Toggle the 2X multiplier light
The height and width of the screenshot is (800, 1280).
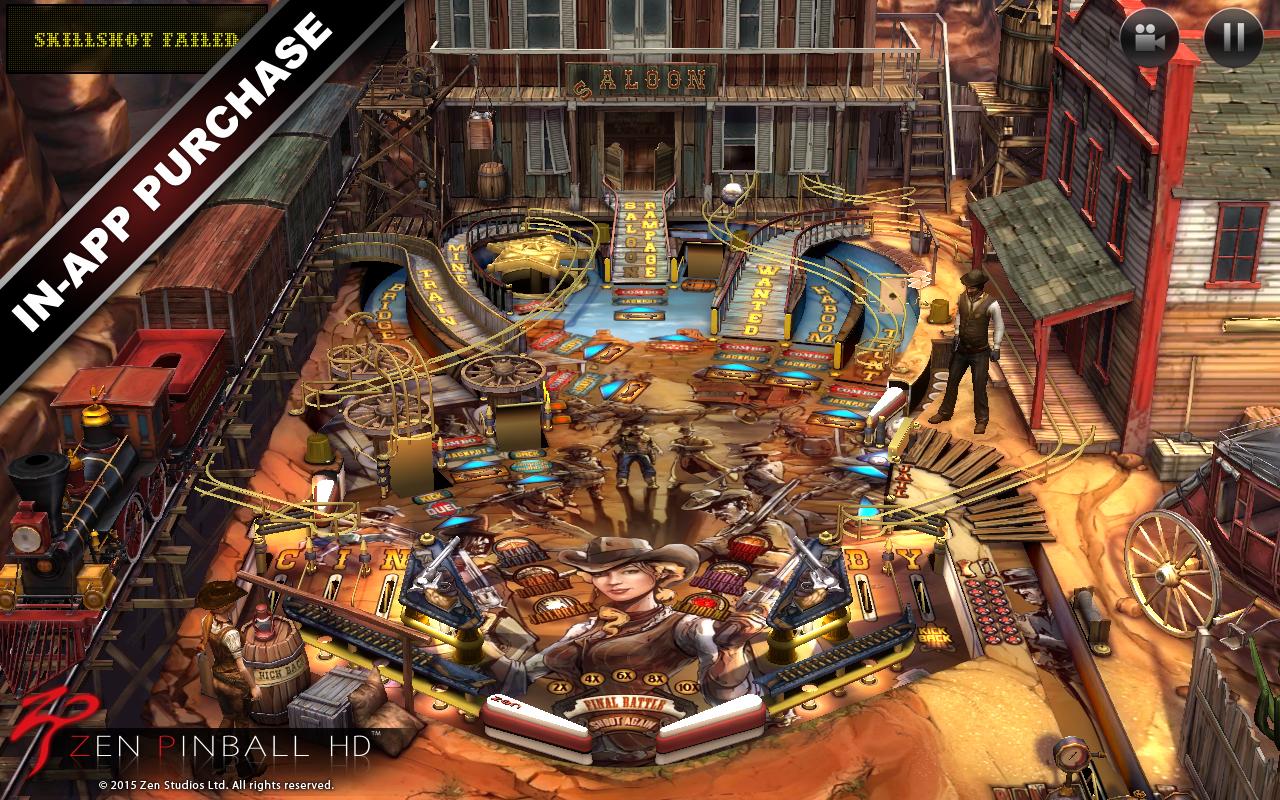pyautogui.click(x=560, y=688)
